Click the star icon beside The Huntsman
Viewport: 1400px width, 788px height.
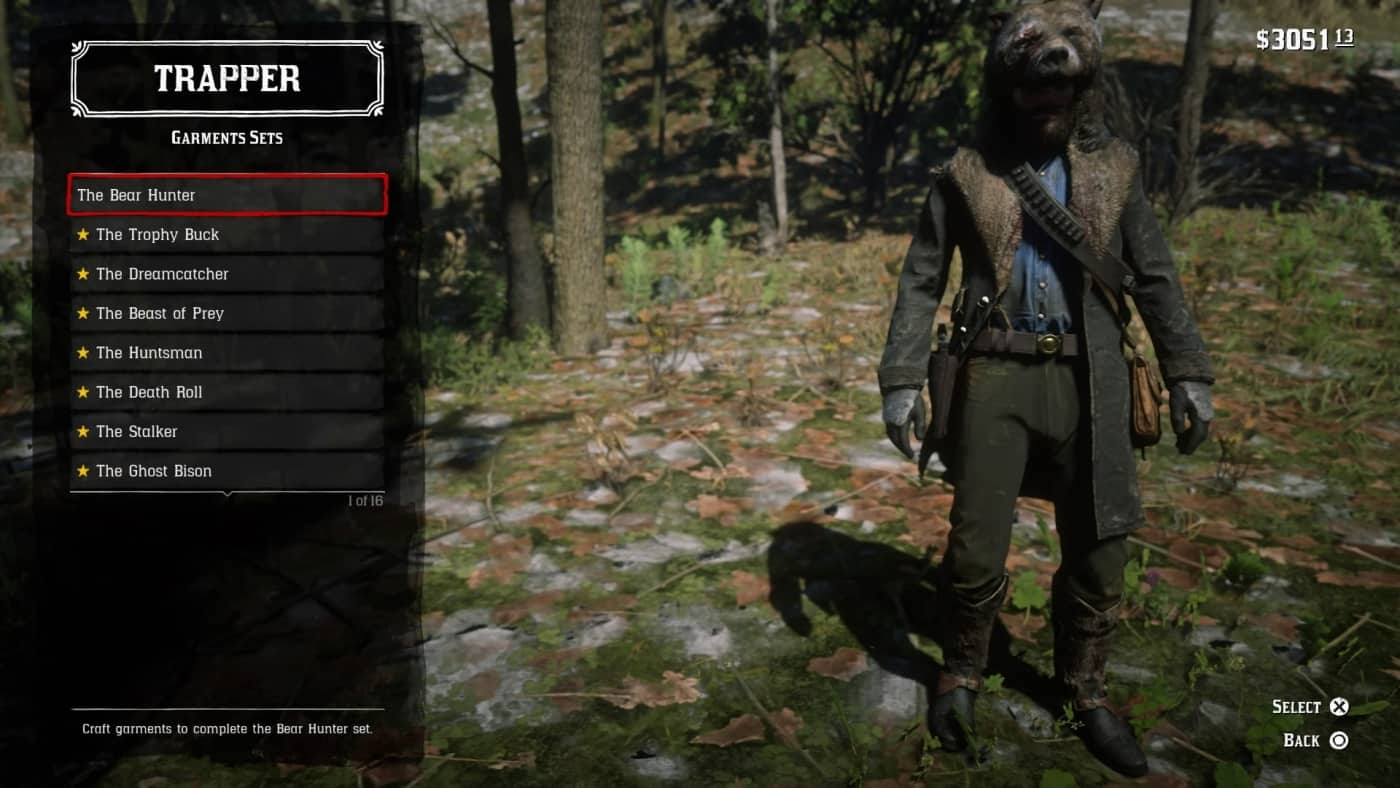(x=83, y=352)
